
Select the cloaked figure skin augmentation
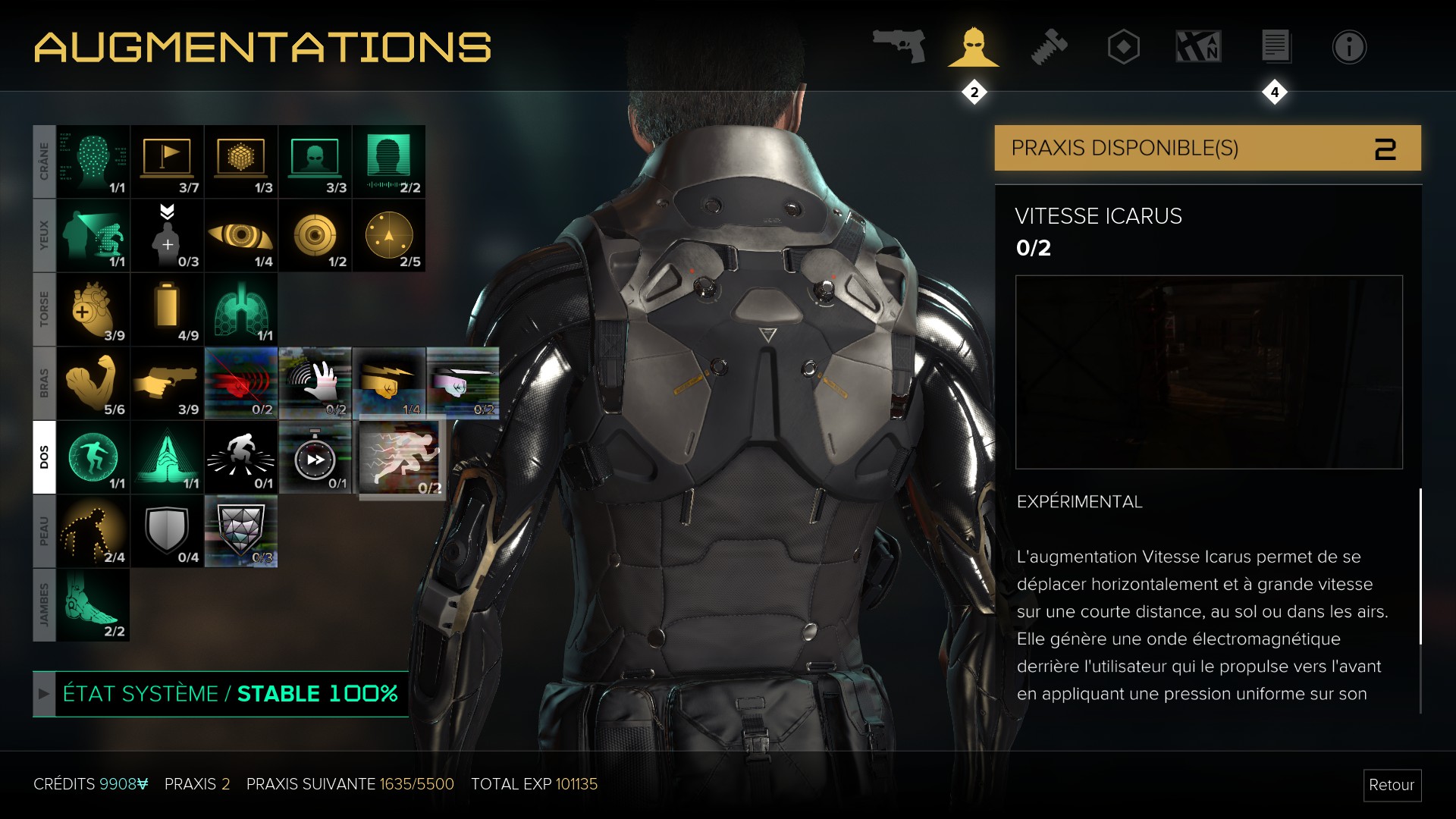pyautogui.click(x=93, y=531)
